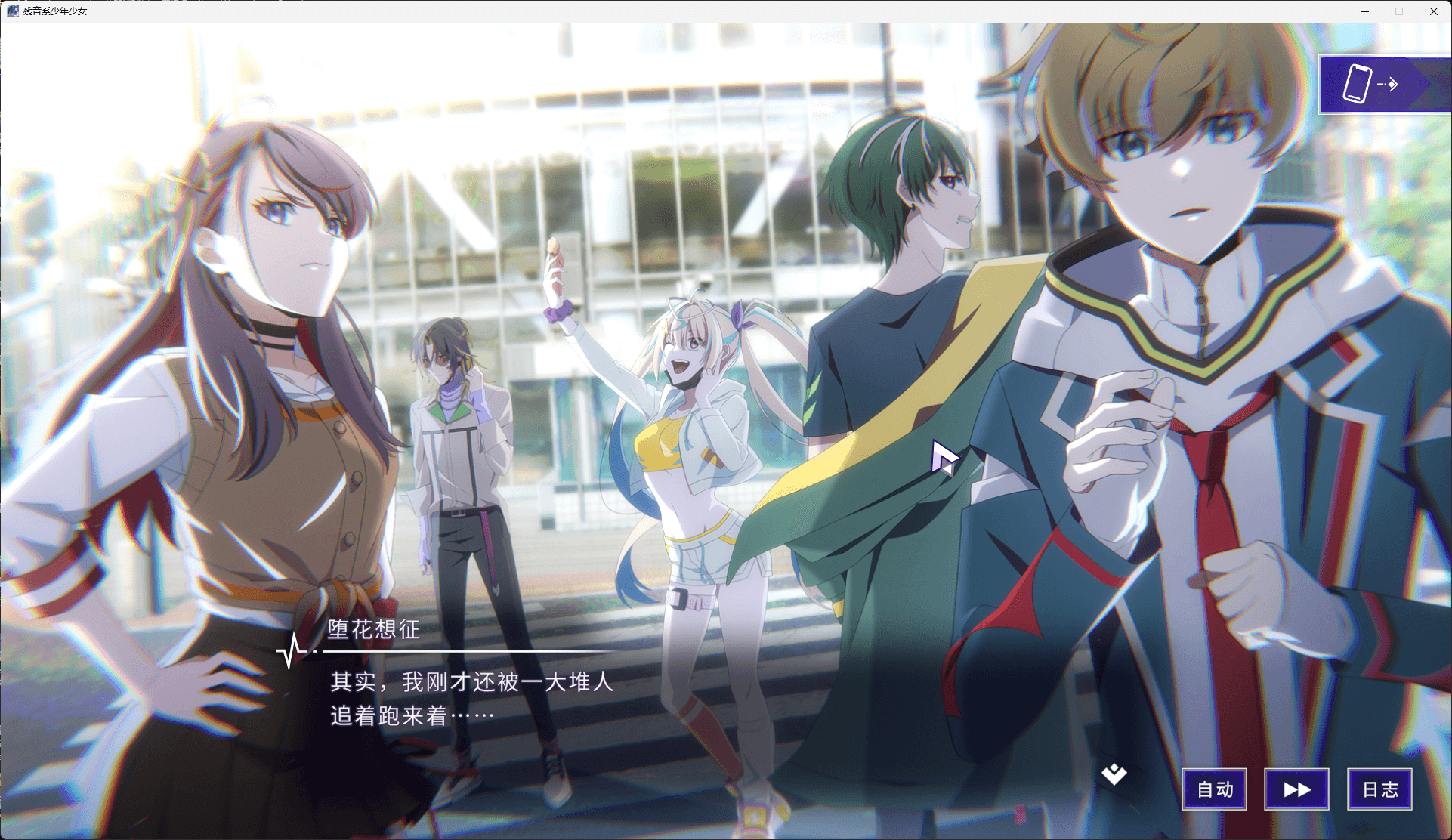Toggle auto-play mode with the 自动 button
The width and height of the screenshot is (1452, 840).
tap(1214, 789)
